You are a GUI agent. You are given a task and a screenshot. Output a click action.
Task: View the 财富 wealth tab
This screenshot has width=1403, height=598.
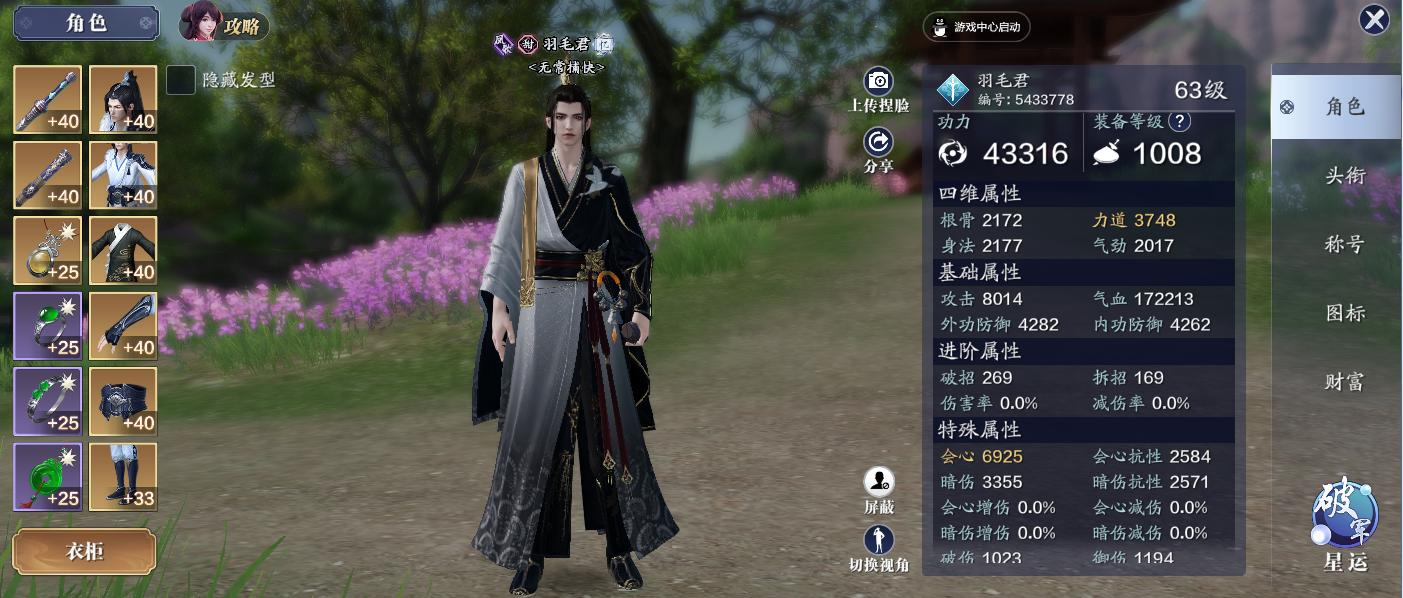[1345, 382]
